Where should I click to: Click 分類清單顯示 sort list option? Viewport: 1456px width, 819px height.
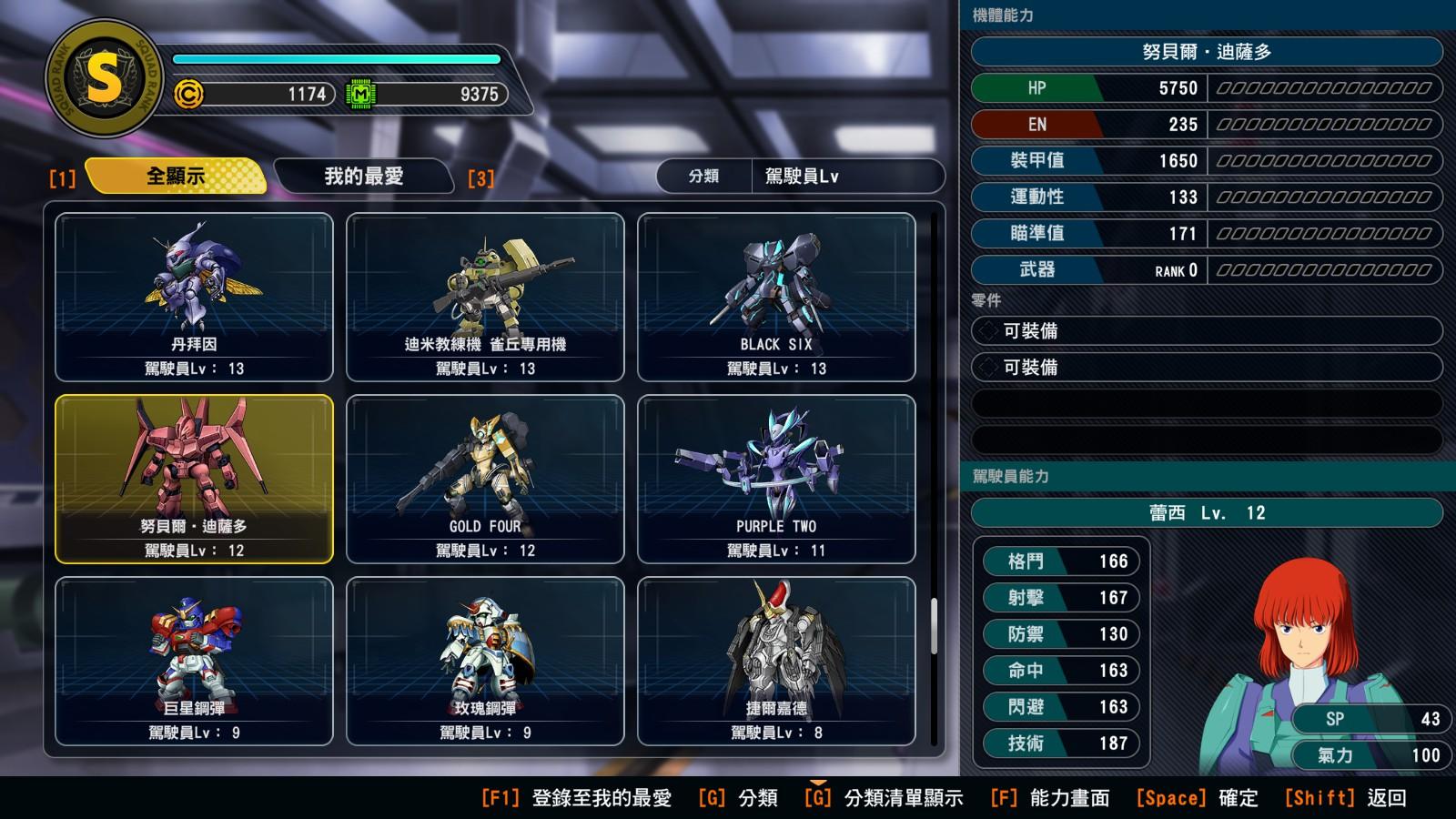tap(884, 798)
